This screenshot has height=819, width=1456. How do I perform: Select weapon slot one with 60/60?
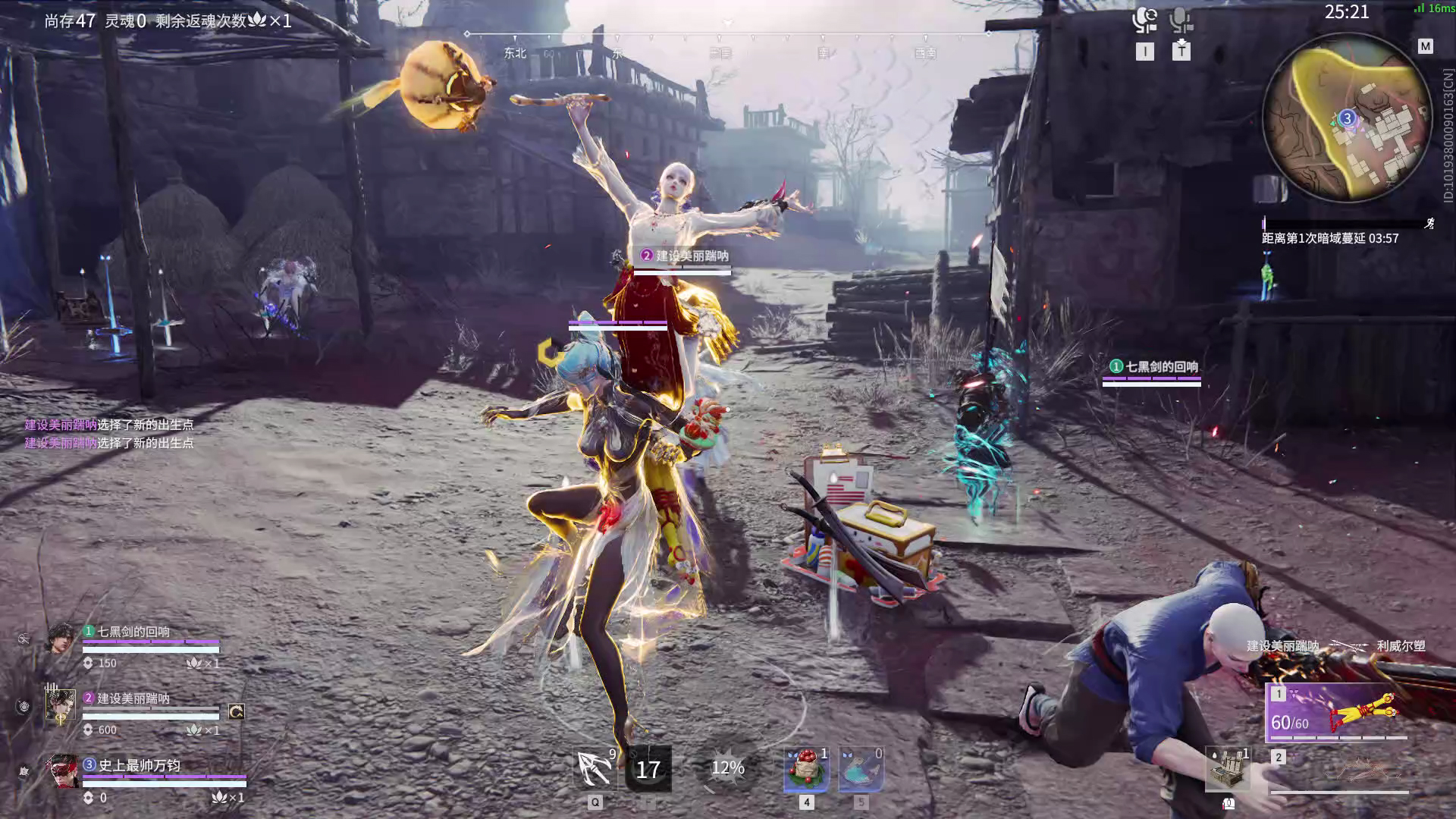pyautogui.click(x=1336, y=711)
